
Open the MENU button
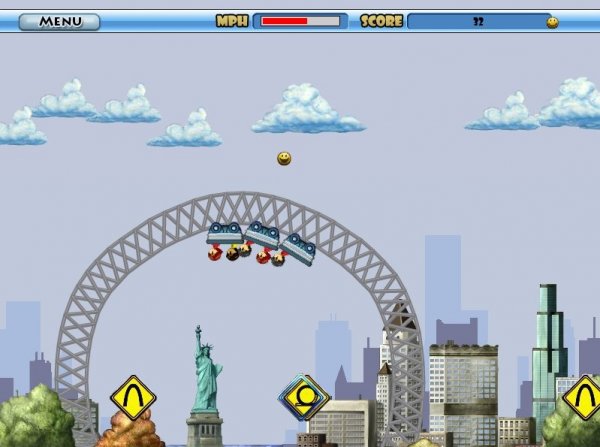59,21
